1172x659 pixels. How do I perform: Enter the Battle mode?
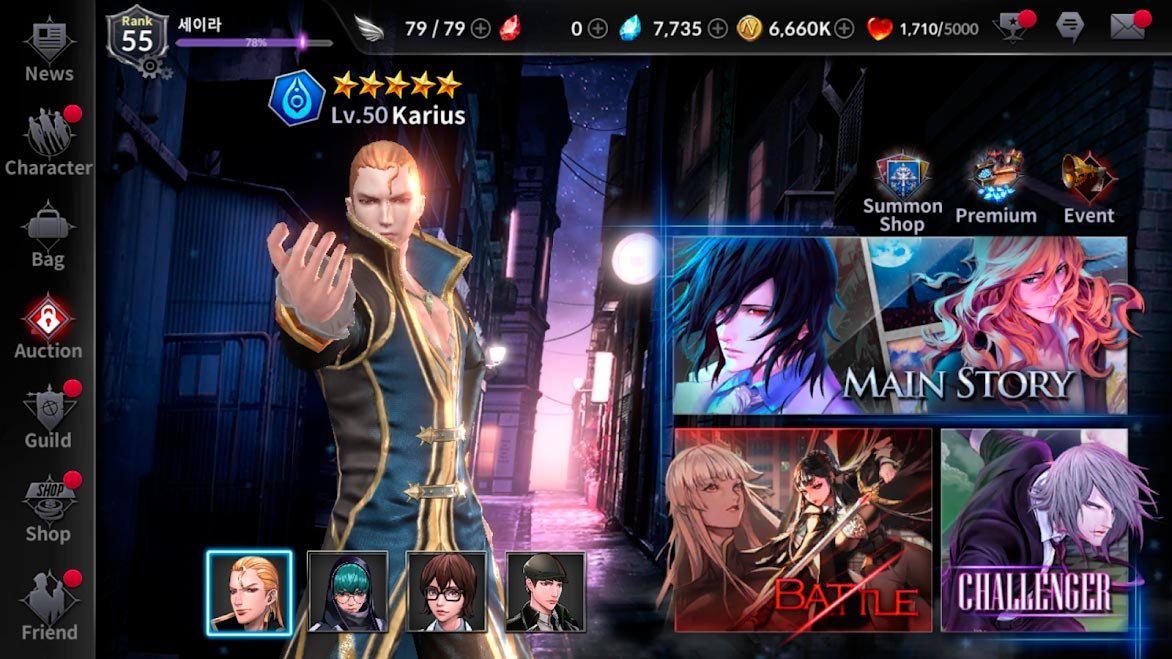tap(803, 530)
